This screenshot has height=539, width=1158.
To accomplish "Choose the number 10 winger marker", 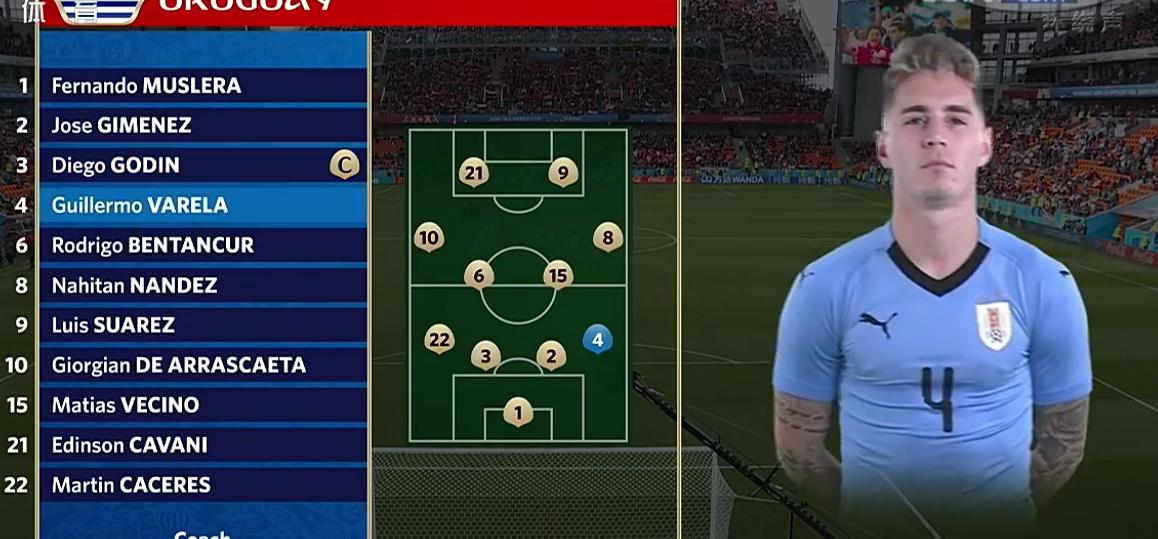I will (429, 237).
